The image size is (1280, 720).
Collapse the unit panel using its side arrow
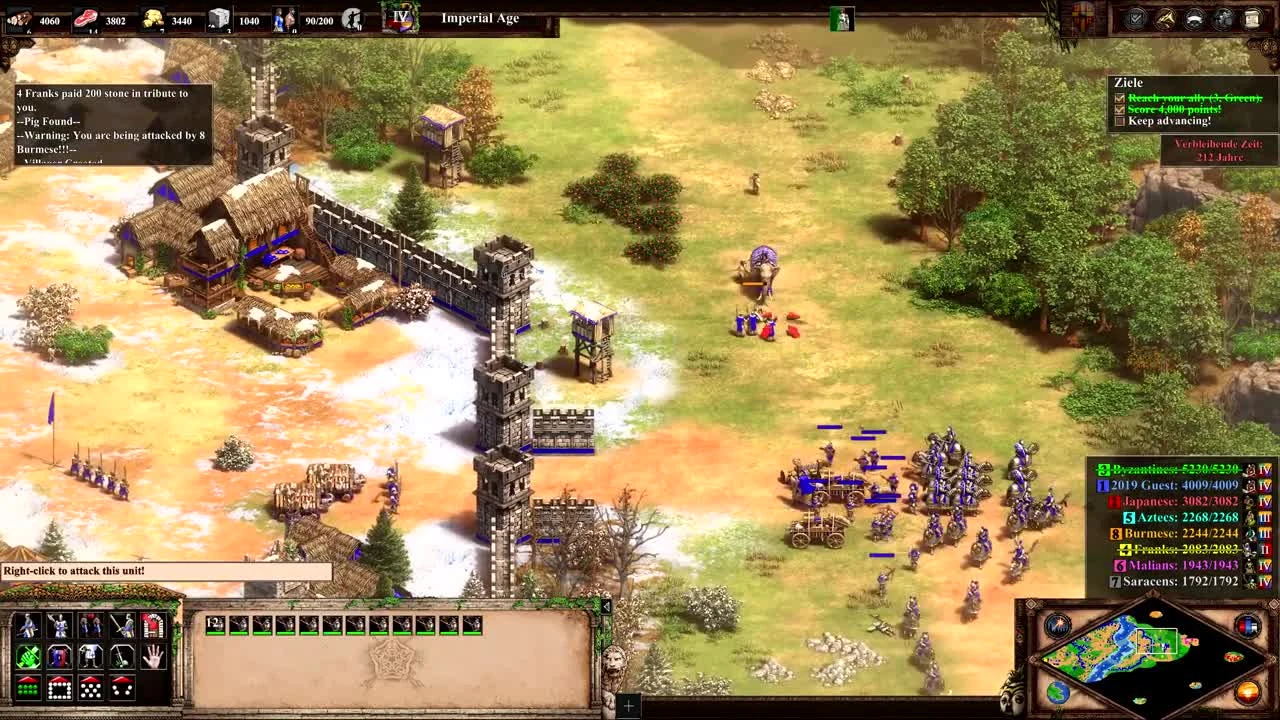tap(606, 605)
